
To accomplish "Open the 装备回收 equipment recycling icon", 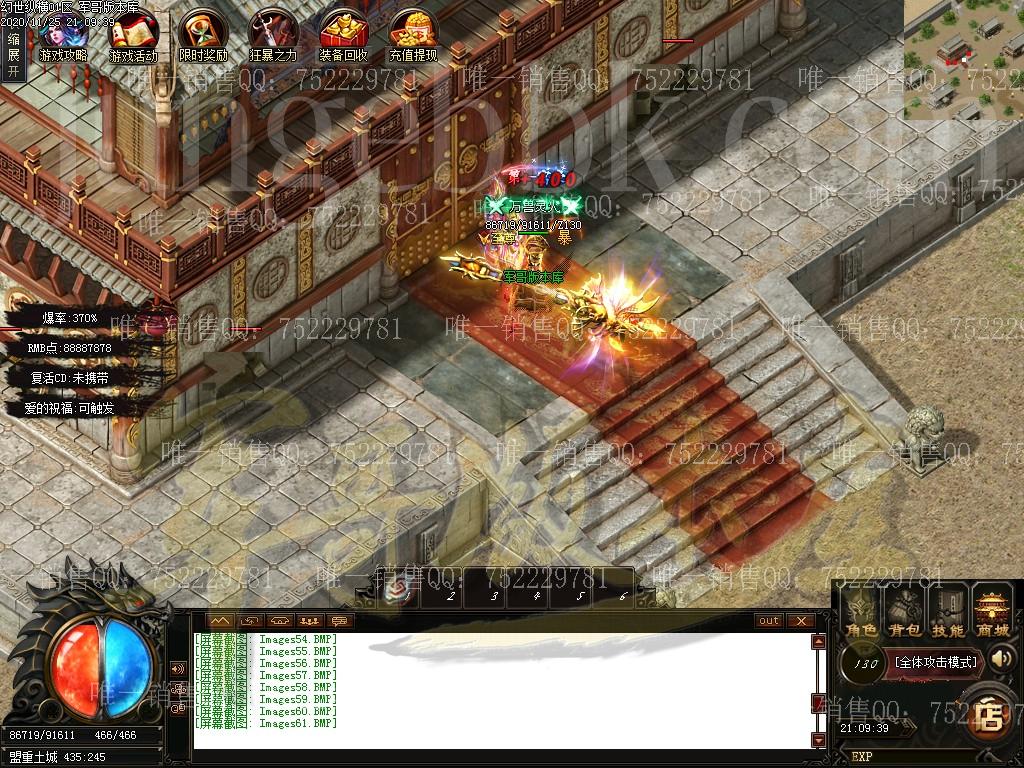I will [x=343, y=36].
